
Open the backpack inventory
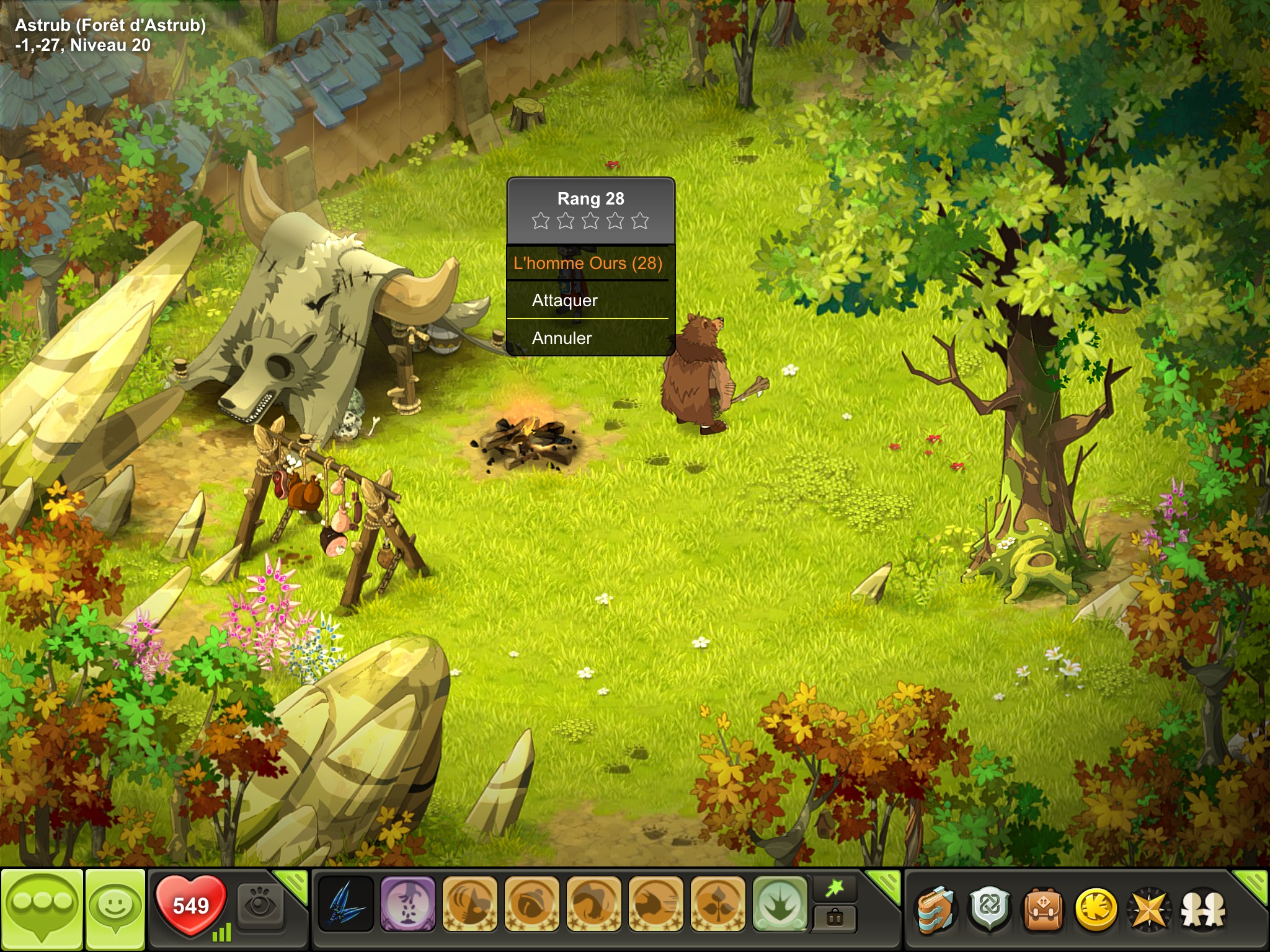[x=1043, y=909]
